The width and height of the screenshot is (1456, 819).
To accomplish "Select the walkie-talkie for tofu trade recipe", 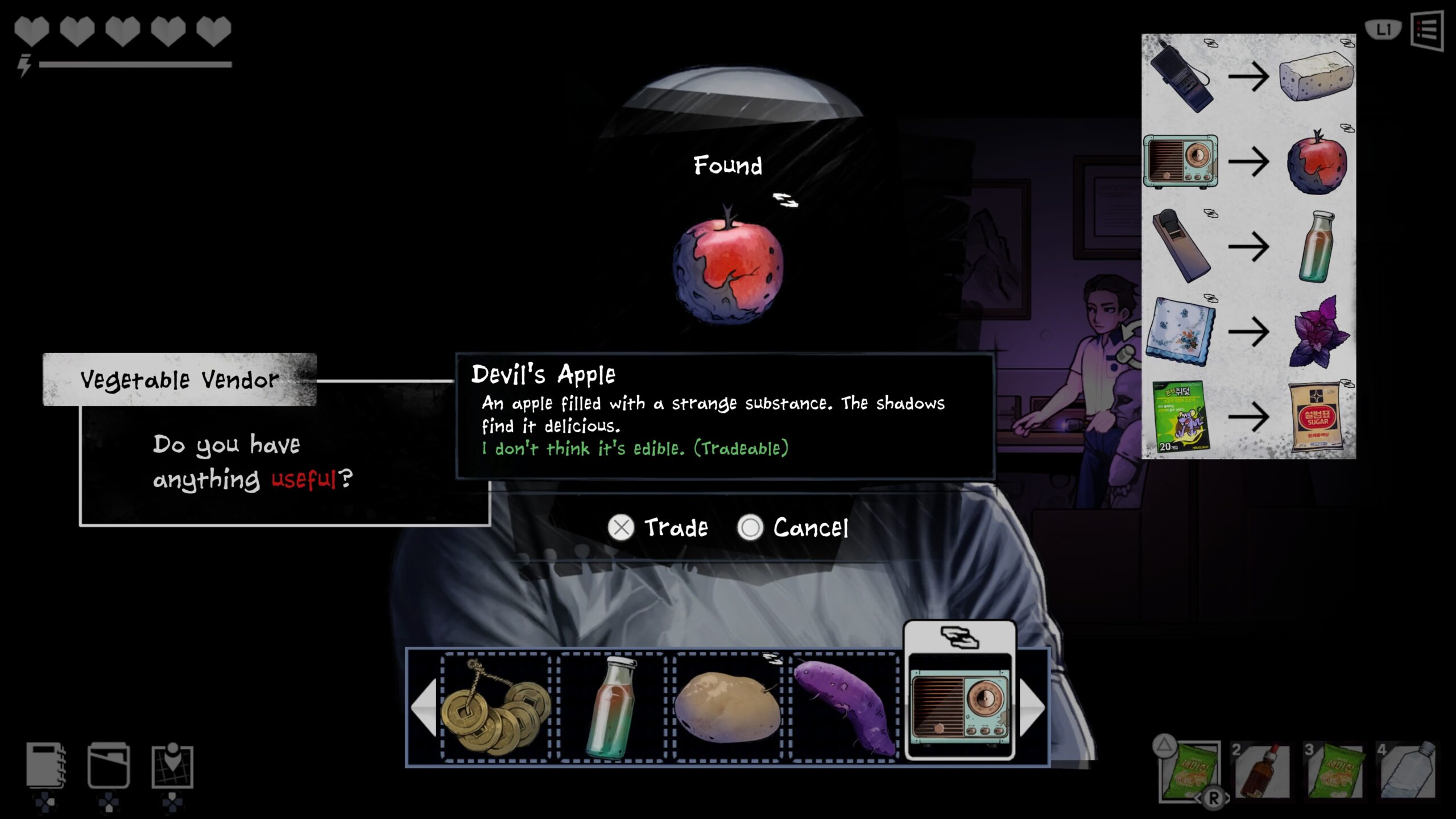I will [x=1181, y=77].
